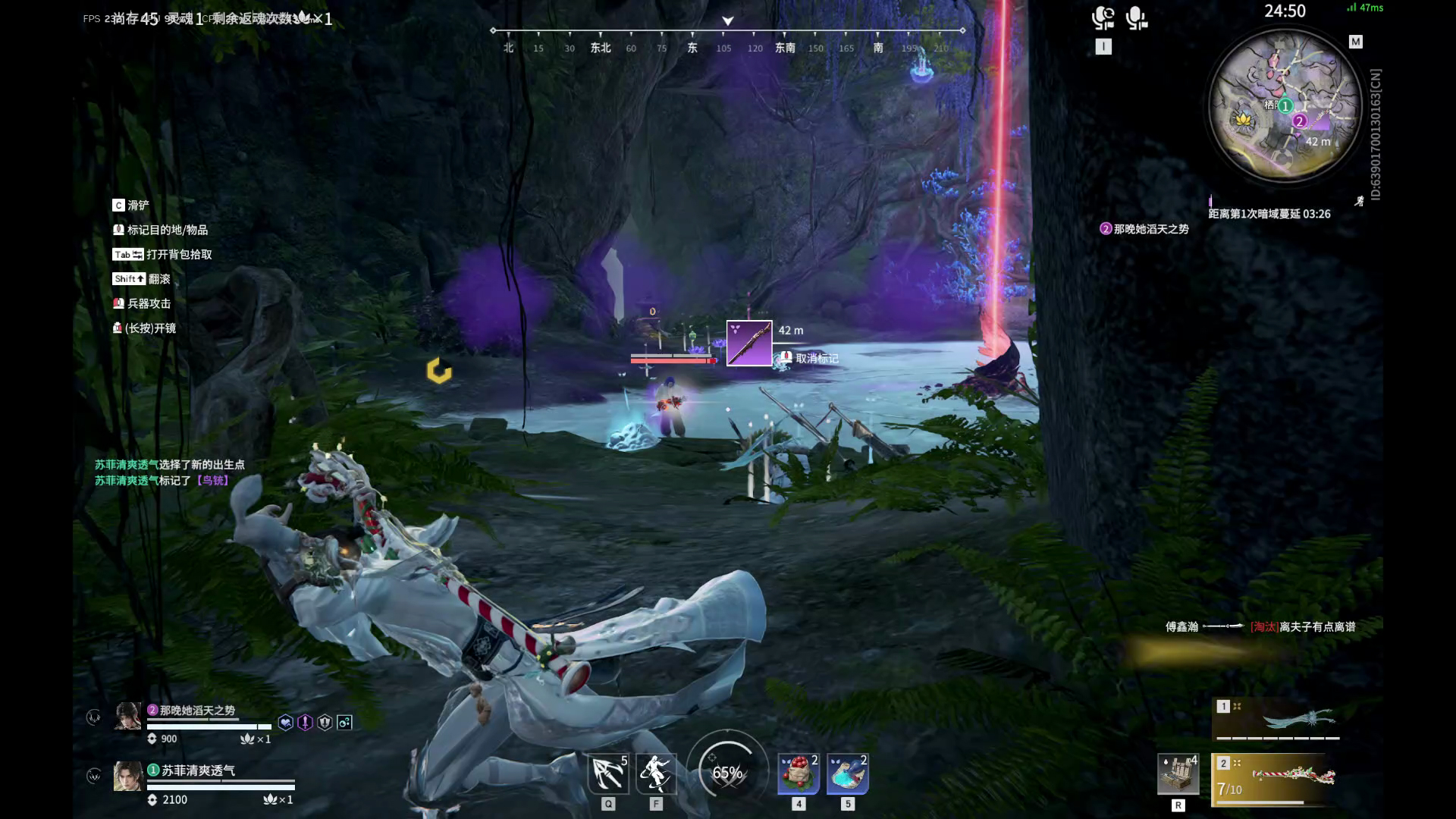Image resolution: width=1456 pixels, height=819 pixels.
Task: Use the blue armor powder item
Action: pyautogui.click(x=847, y=773)
